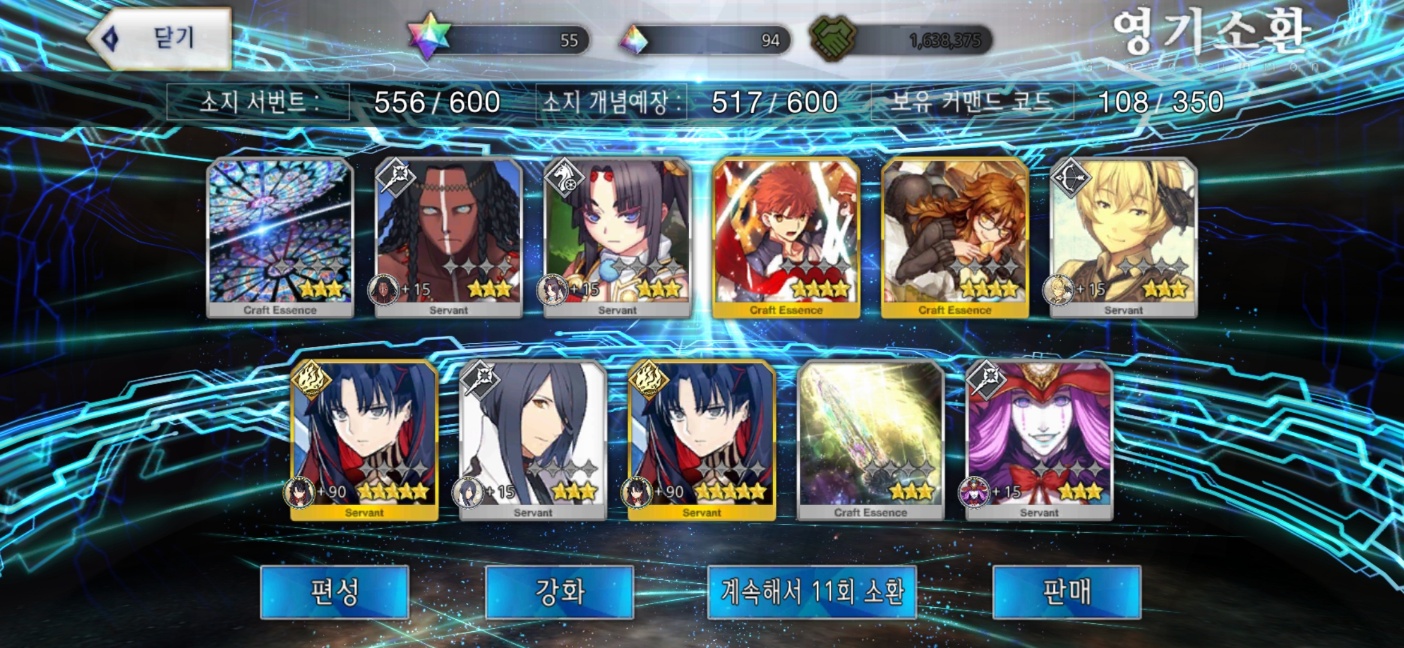Select the red-haired boy Craft Essence card

[x=786, y=238]
